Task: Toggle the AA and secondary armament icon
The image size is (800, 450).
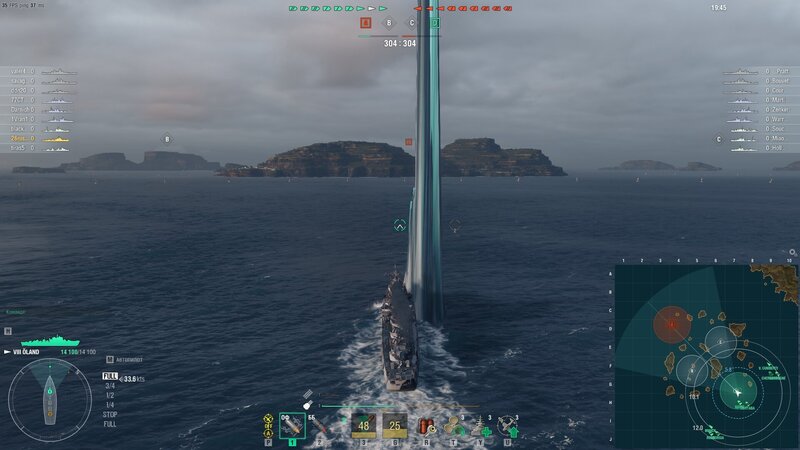Action: point(268,425)
